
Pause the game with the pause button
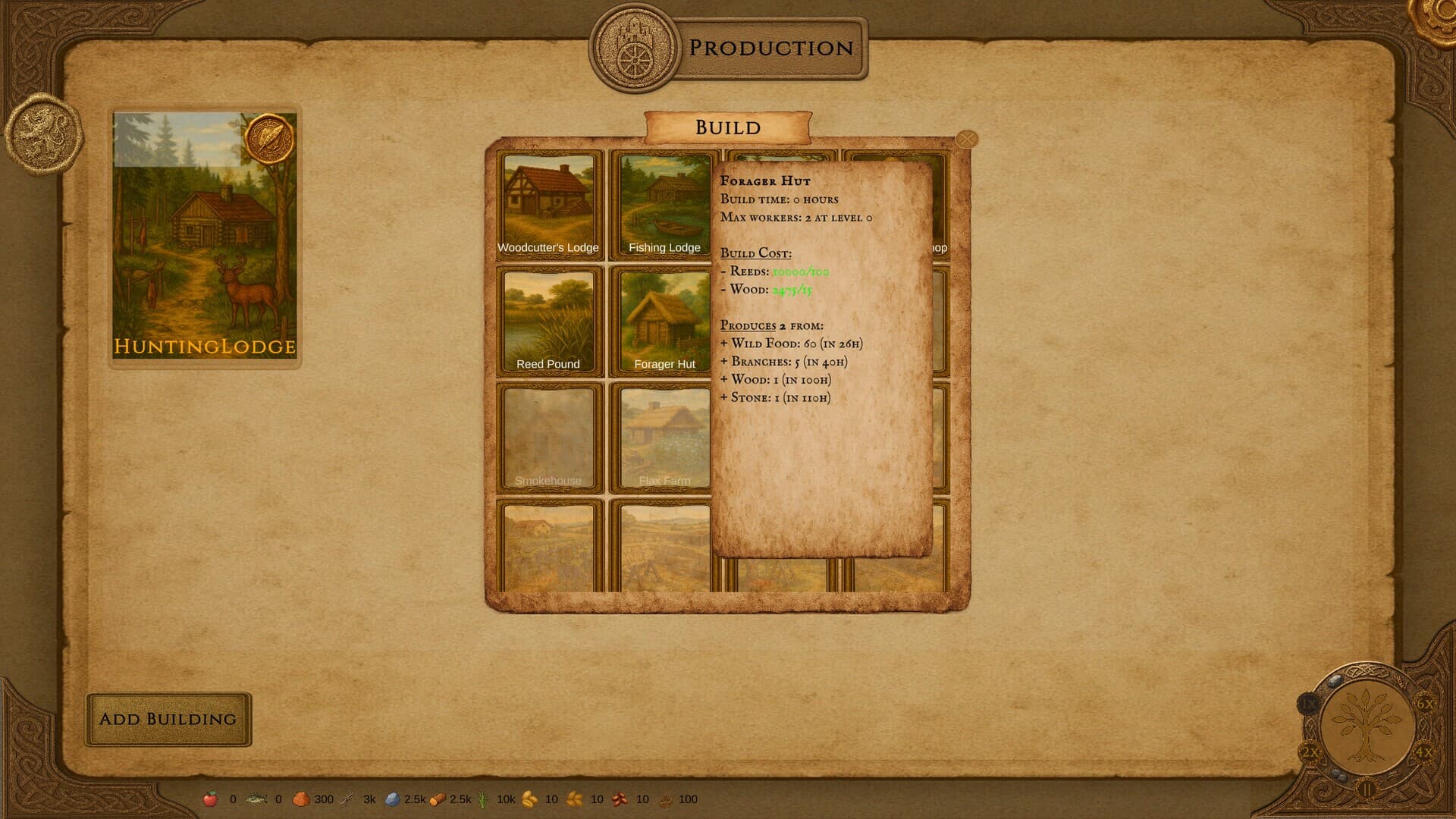1367,790
